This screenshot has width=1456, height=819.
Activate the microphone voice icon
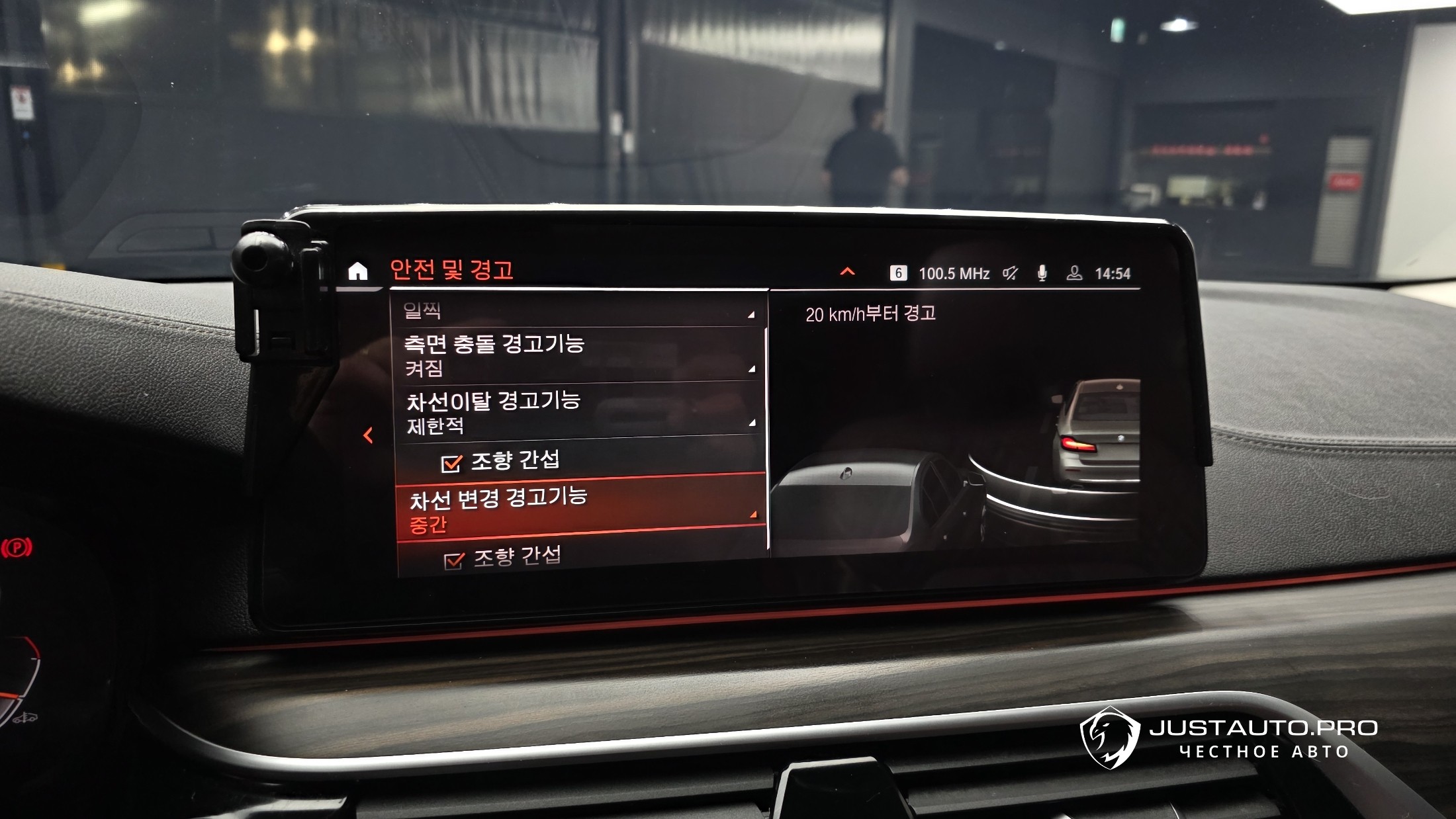coord(1042,273)
